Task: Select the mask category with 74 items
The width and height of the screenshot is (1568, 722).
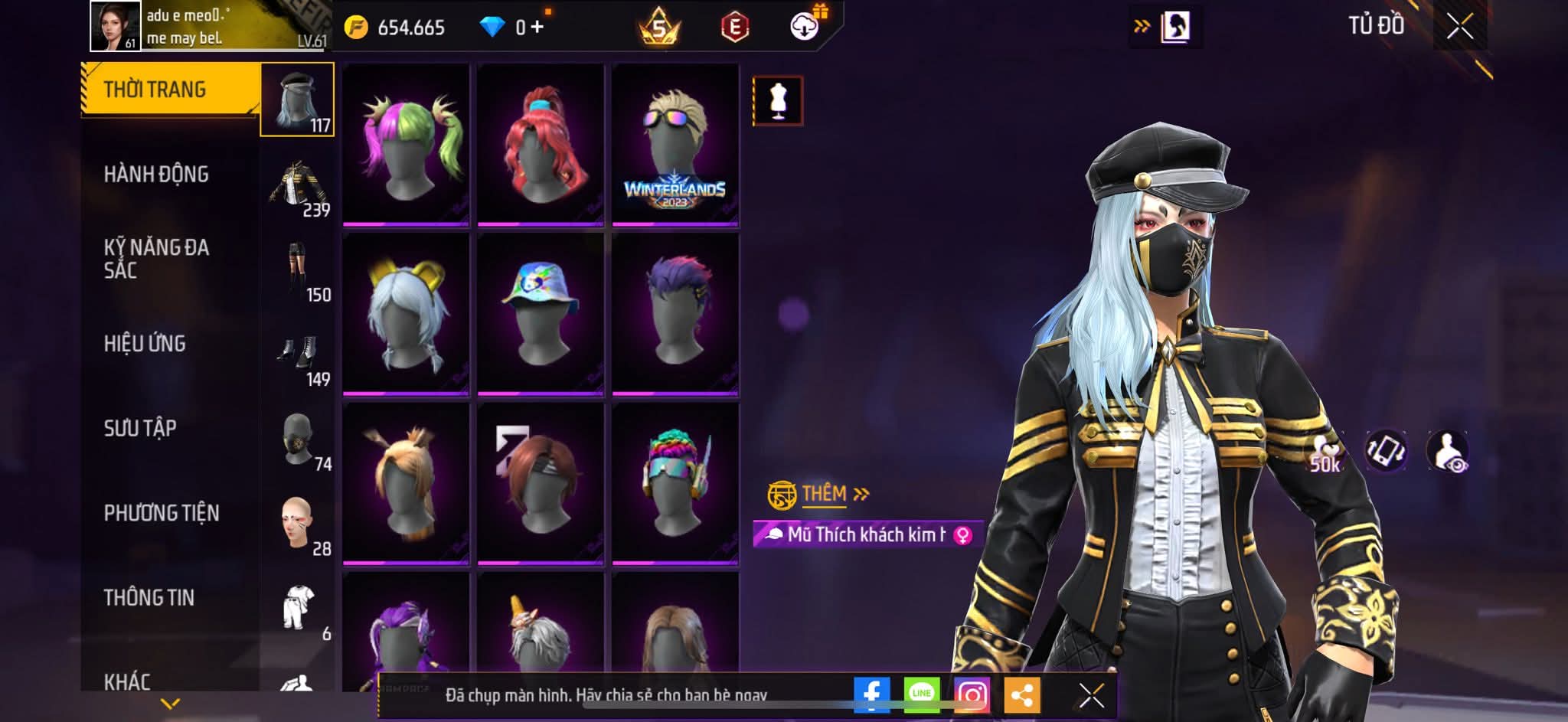Action: (x=298, y=440)
